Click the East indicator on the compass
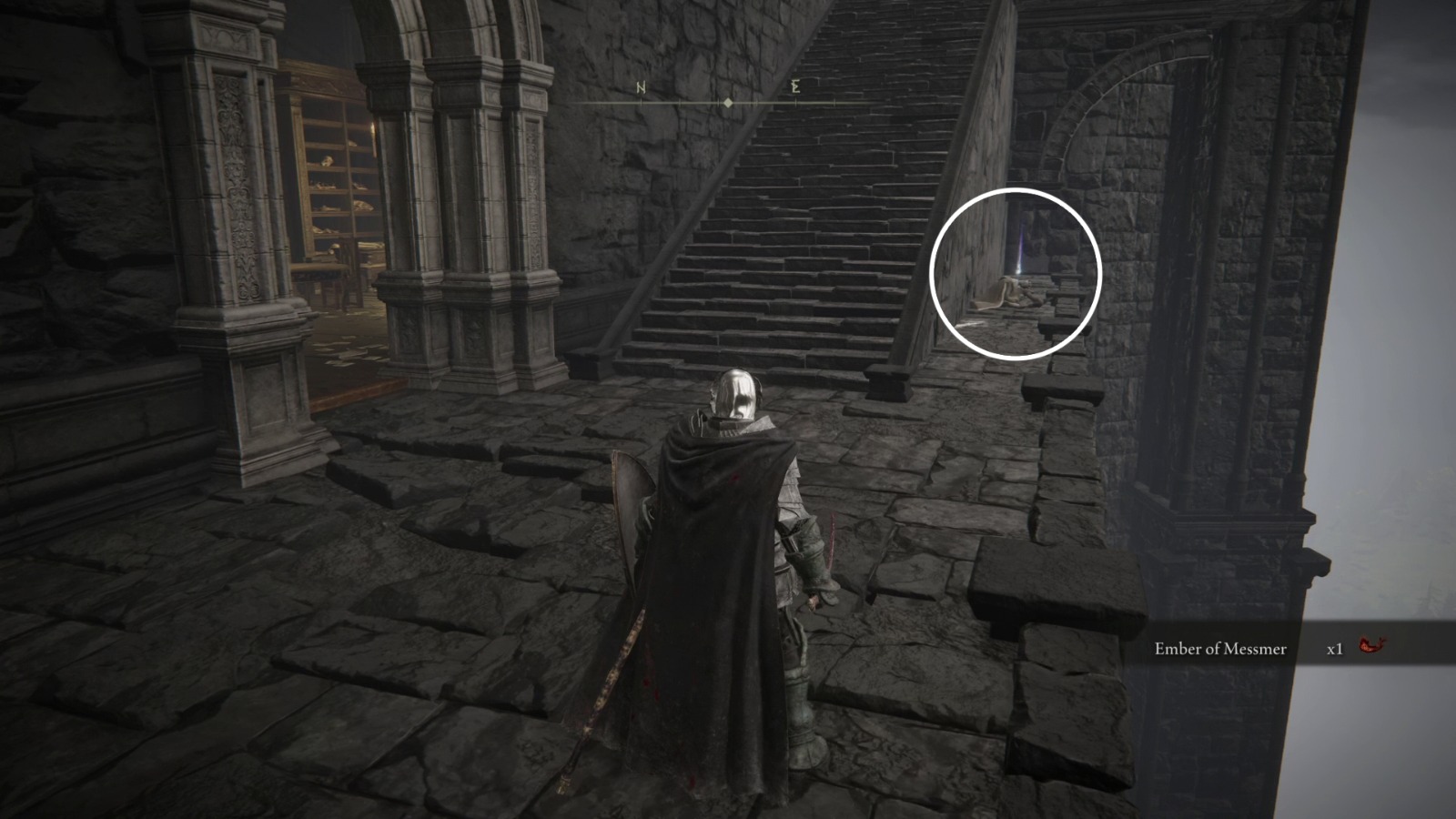Image resolution: width=1456 pixels, height=819 pixels. point(795,87)
